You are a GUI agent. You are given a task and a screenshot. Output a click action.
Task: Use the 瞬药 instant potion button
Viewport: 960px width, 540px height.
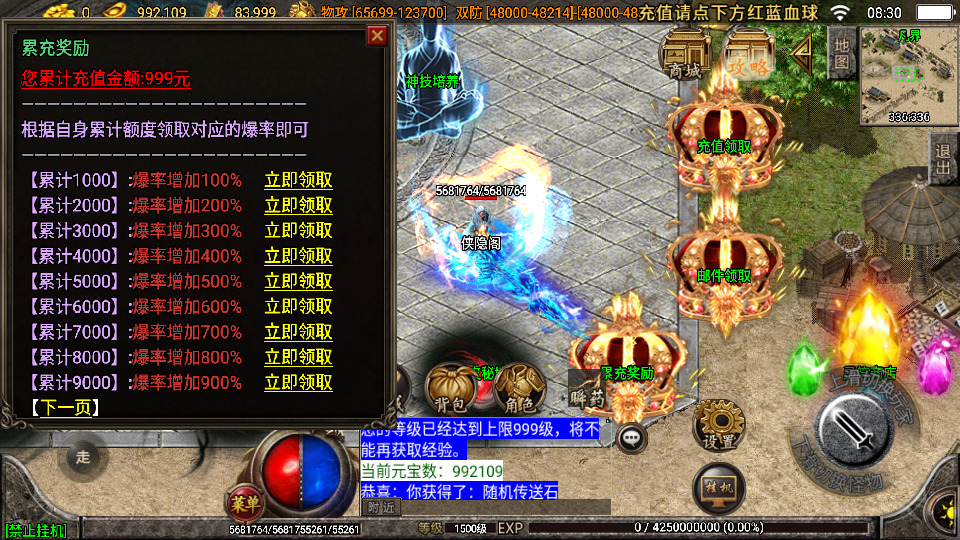pyautogui.click(x=587, y=391)
